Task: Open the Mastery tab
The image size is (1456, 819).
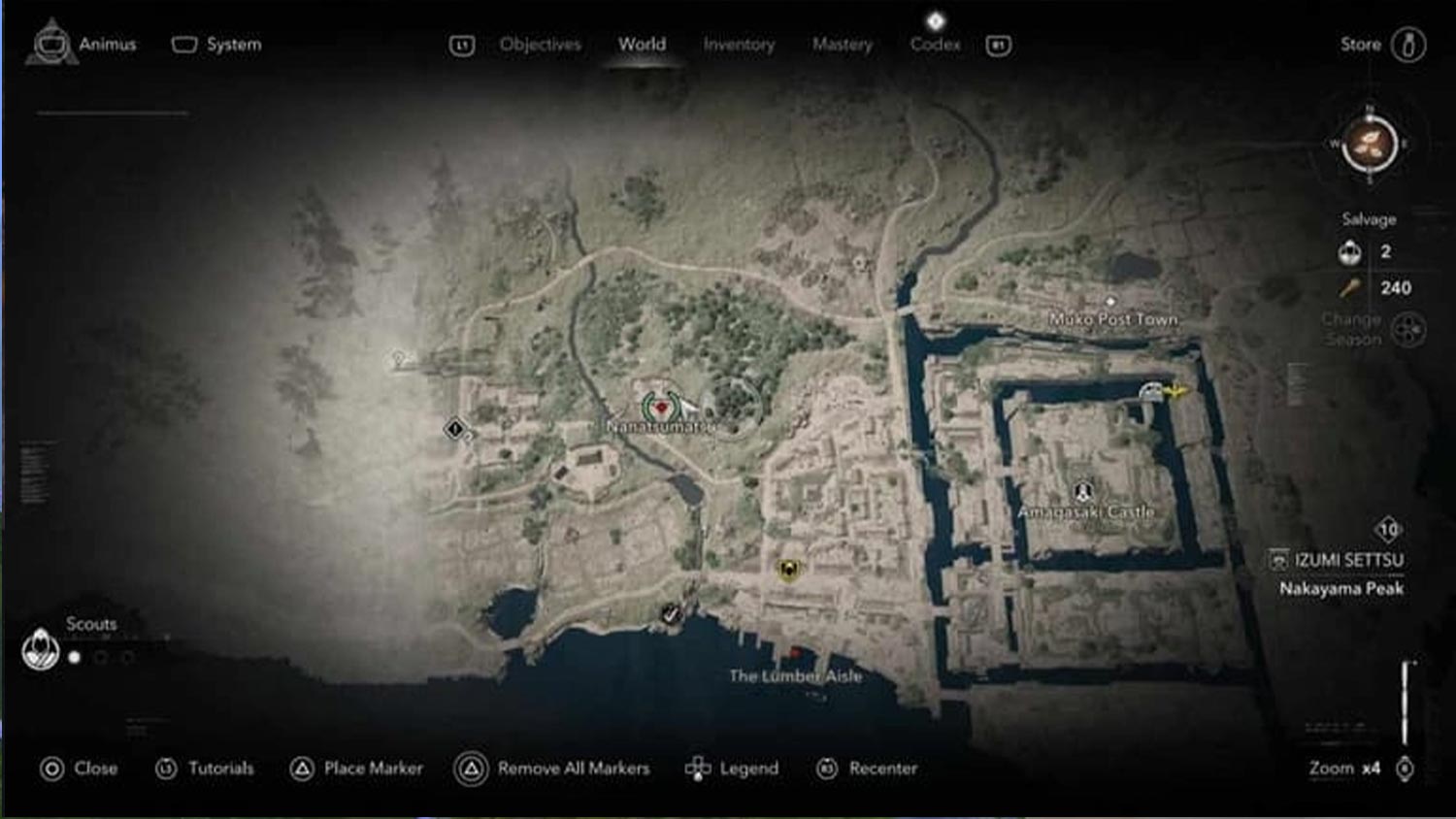Action: 842,45
